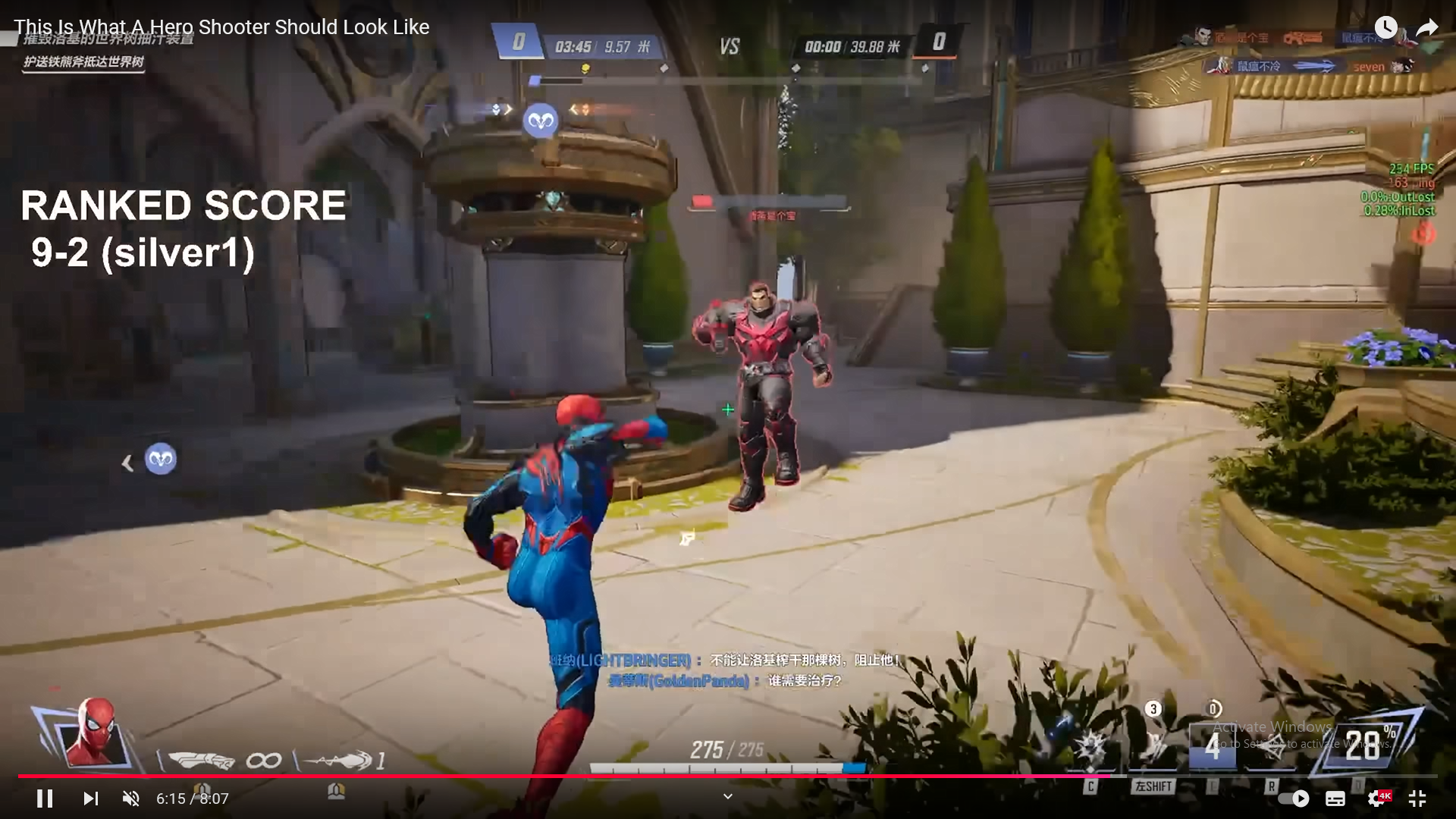
Task: Exit fullscreen mode
Action: (1417, 799)
